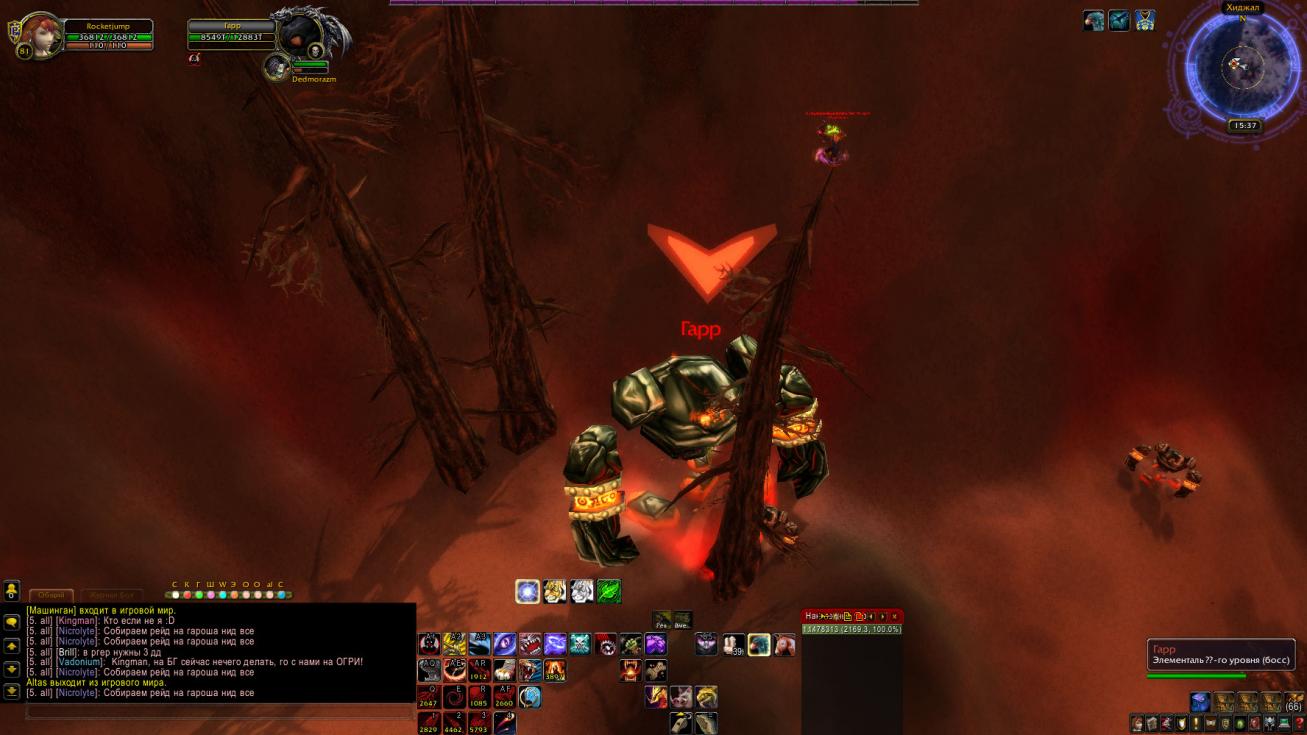This screenshot has width=1307, height=735.
Task: Click the blue tabard buff icon
Action: (x=1144, y=20)
